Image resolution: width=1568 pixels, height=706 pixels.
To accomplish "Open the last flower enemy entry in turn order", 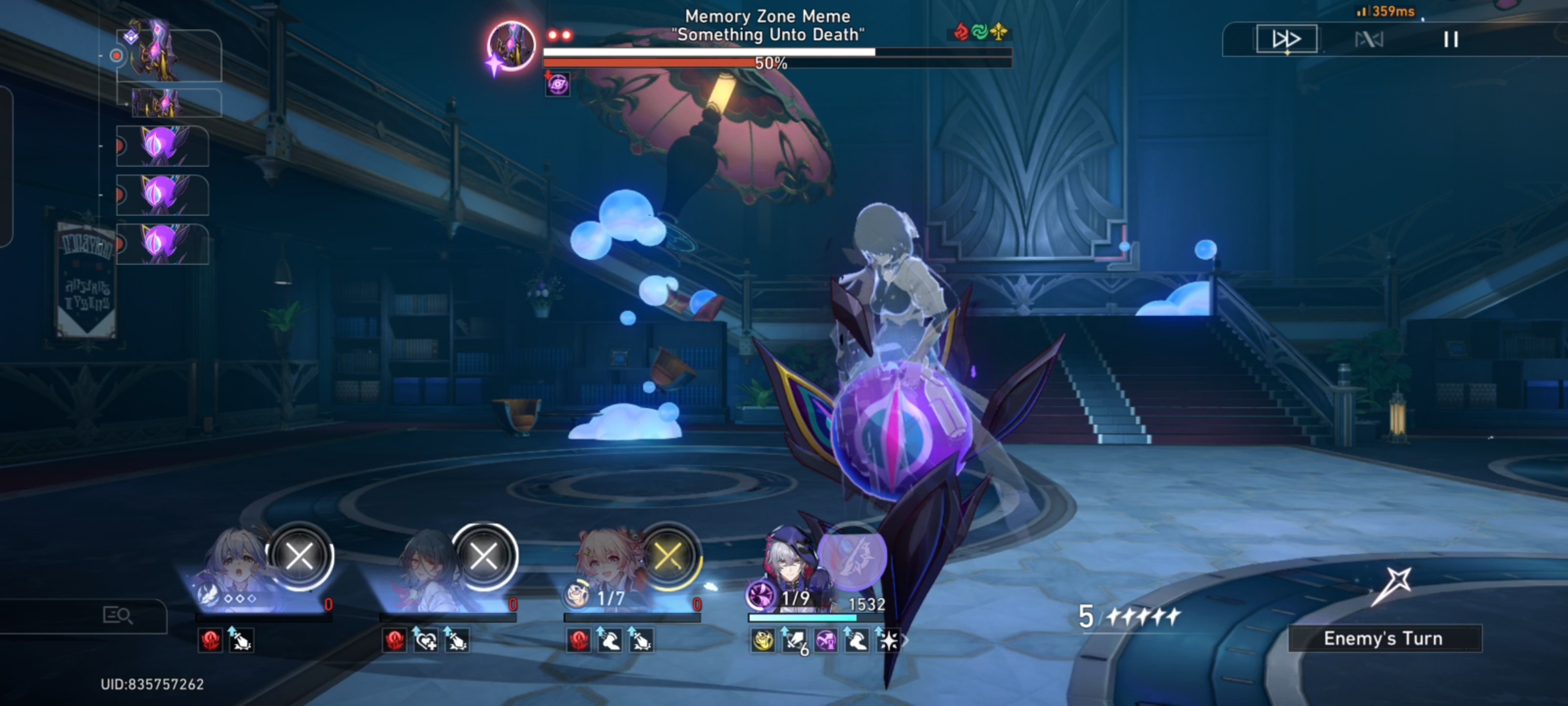I will click(x=161, y=245).
